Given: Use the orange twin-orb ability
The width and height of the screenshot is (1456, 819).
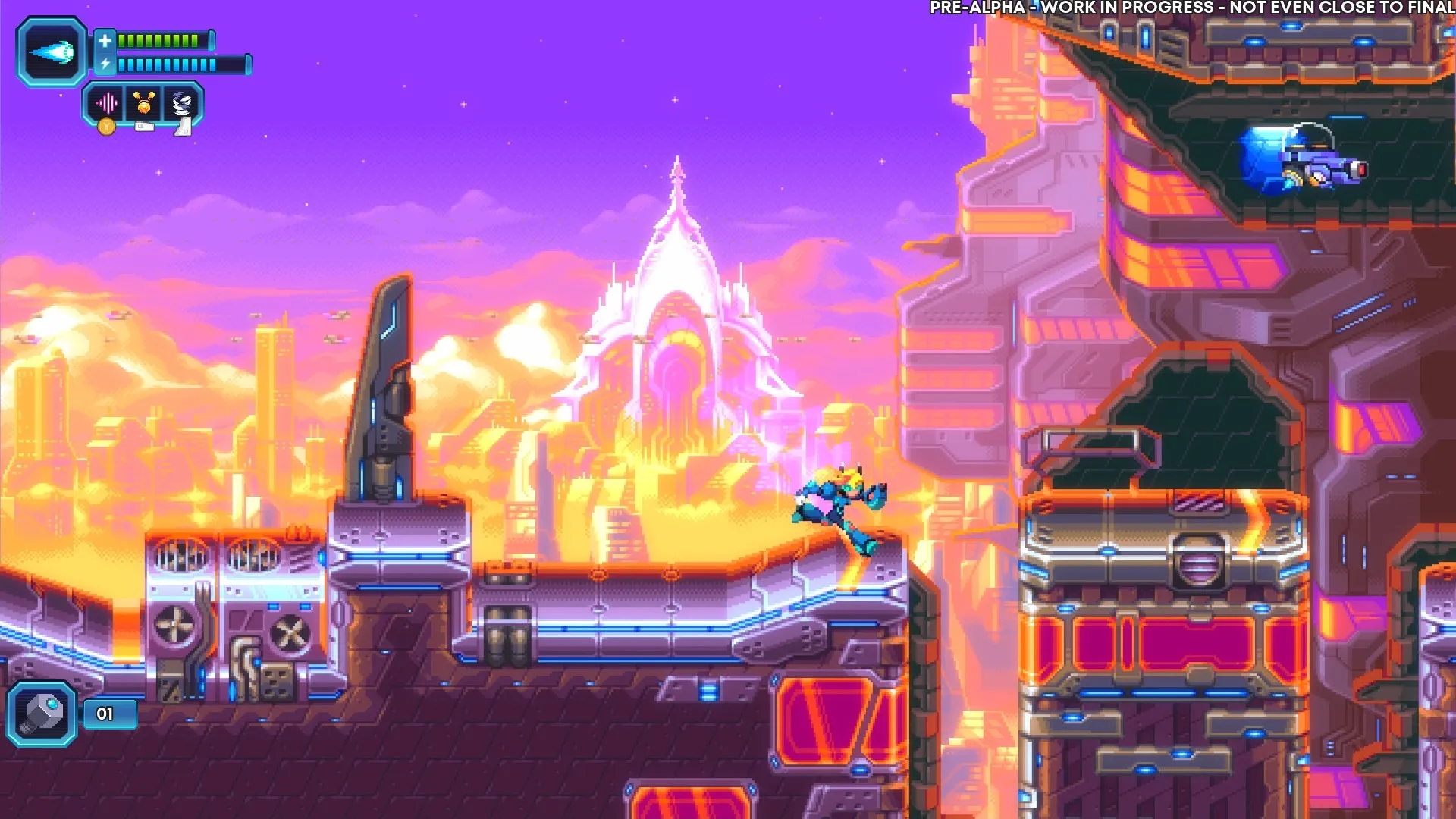Looking at the screenshot, I should point(144,102).
